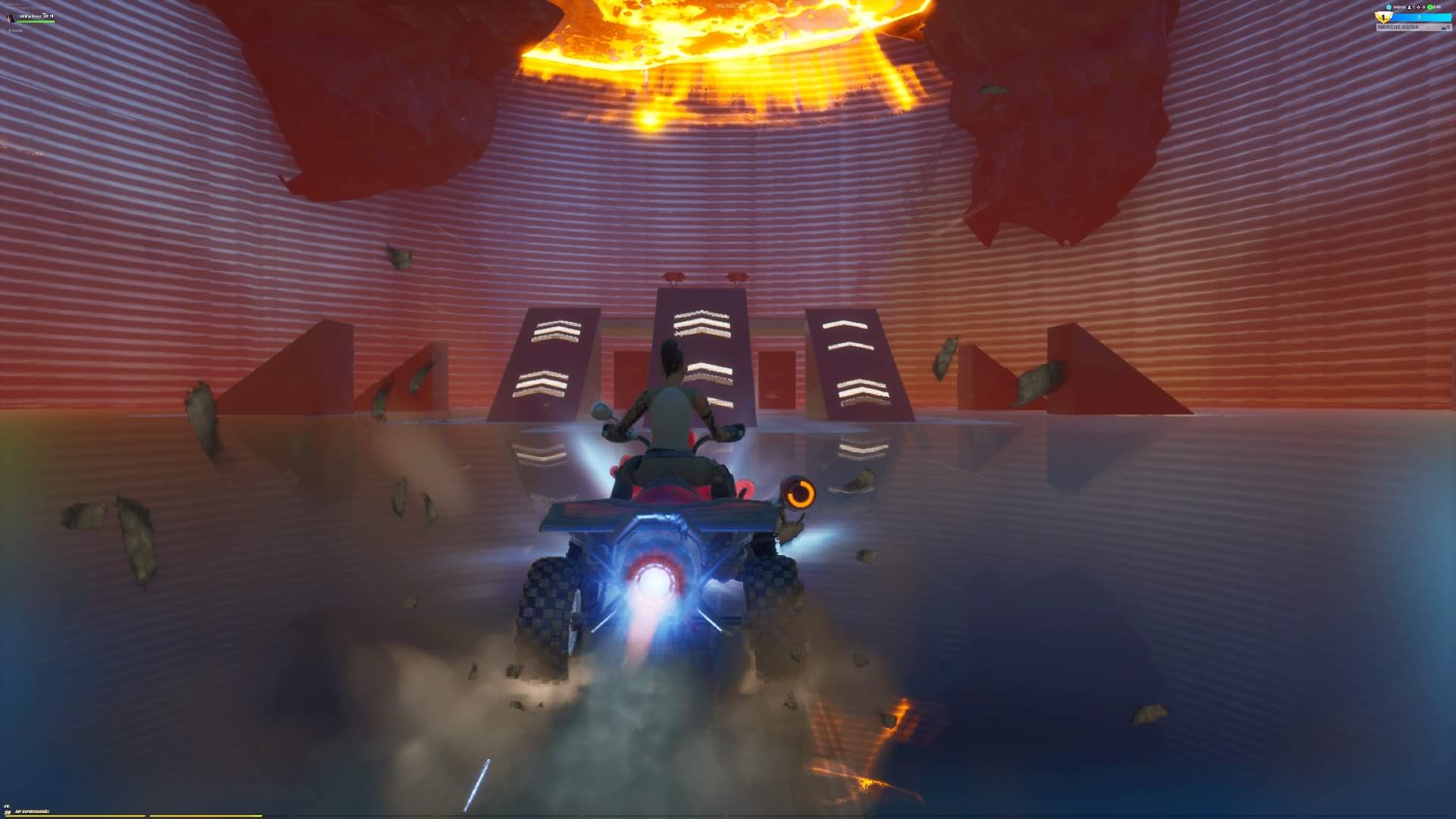Select the white player count icon
Screen dimensions: 1456x819
[x=1410, y=7]
